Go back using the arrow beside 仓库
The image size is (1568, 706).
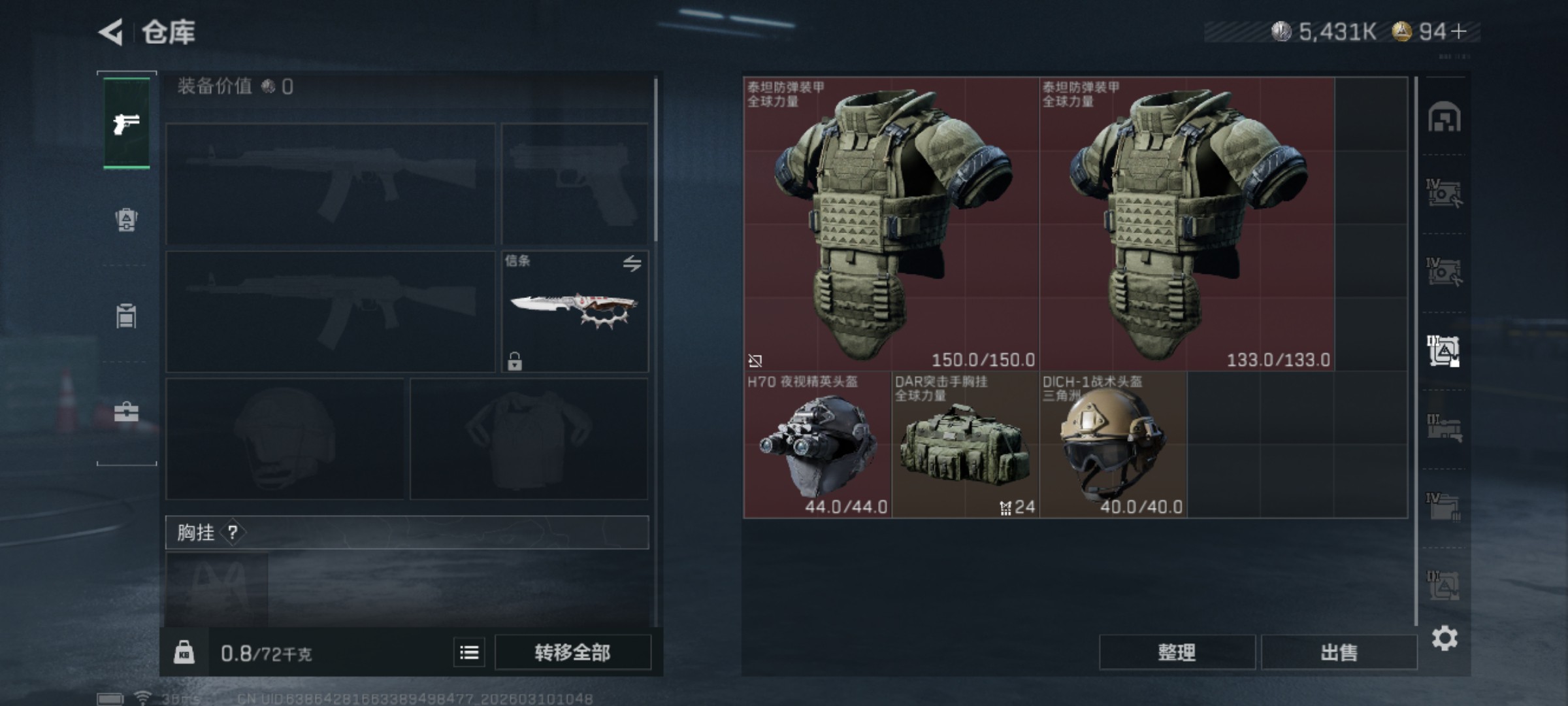(x=111, y=32)
